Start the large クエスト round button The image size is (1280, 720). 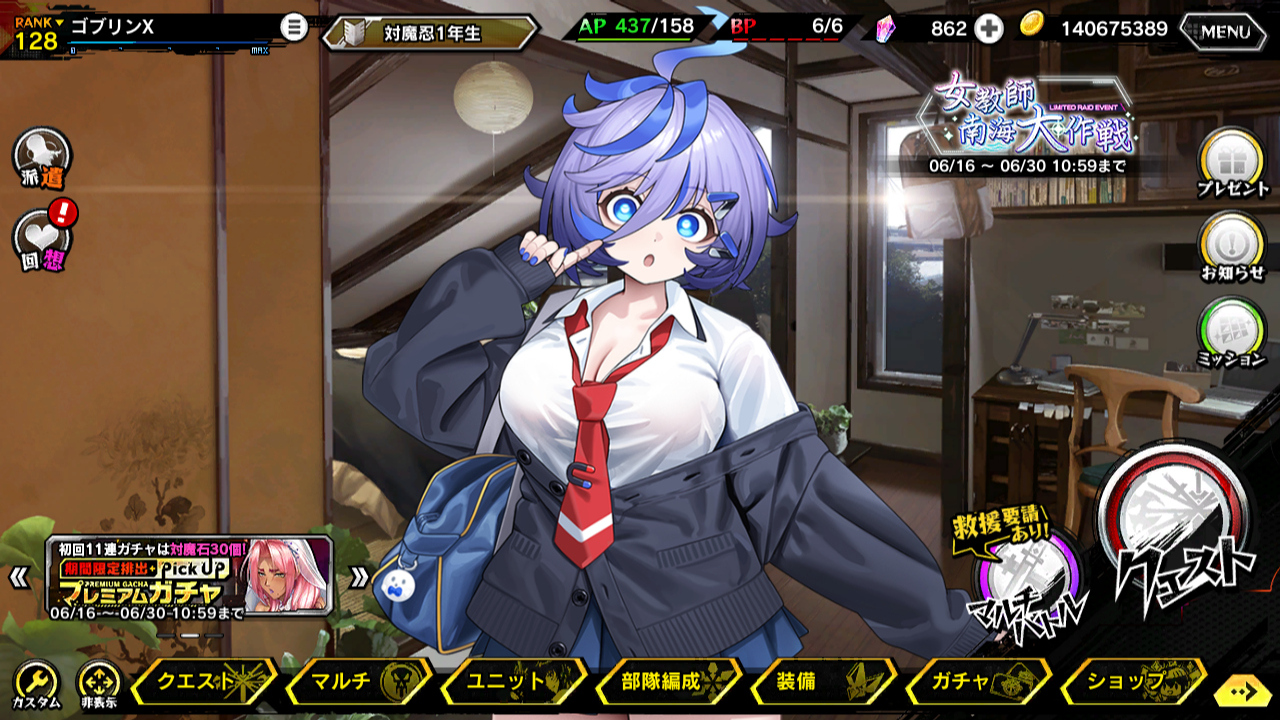tap(1176, 528)
